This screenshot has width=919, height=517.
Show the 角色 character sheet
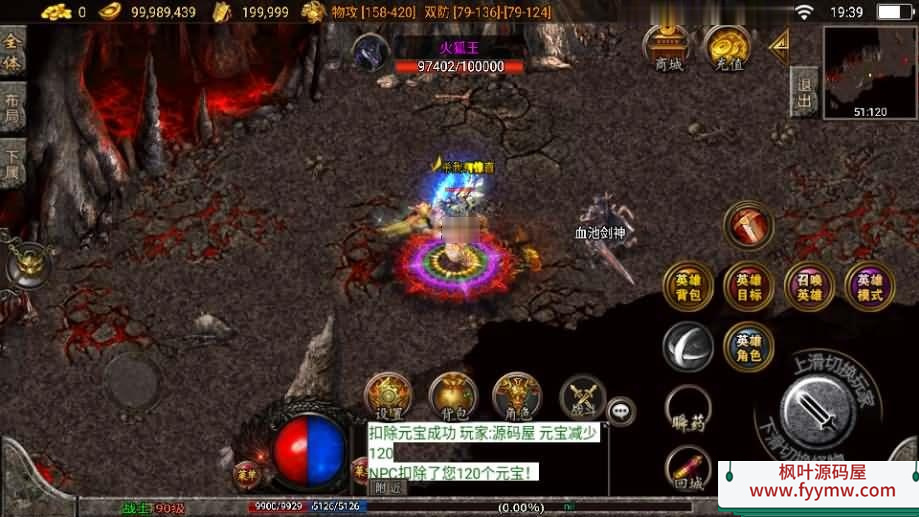point(518,397)
